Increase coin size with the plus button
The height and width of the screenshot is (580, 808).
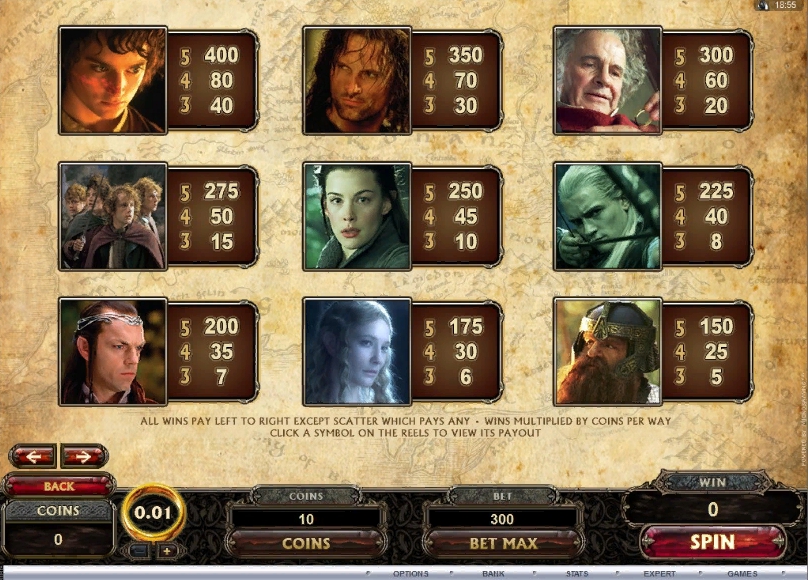pos(166,550)
